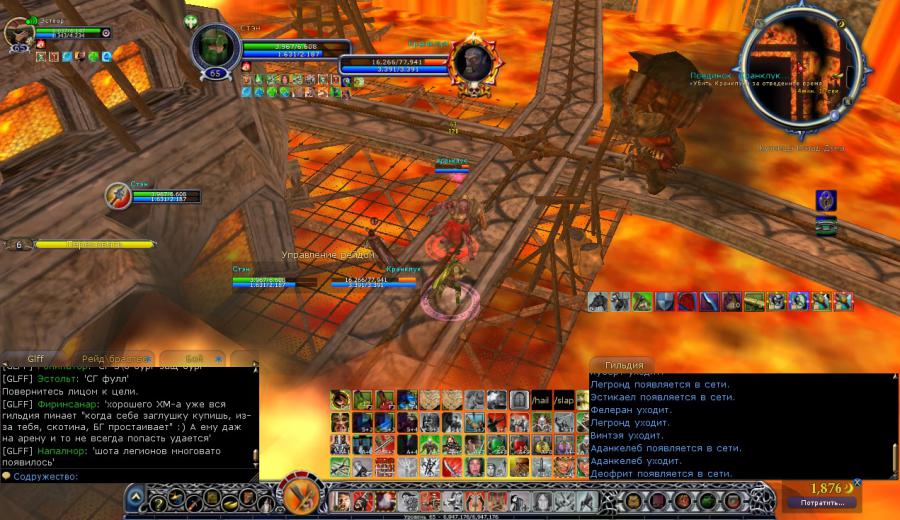Switch to the Glff chat tab
Screen dimensions: 900x520
[36, 358]
